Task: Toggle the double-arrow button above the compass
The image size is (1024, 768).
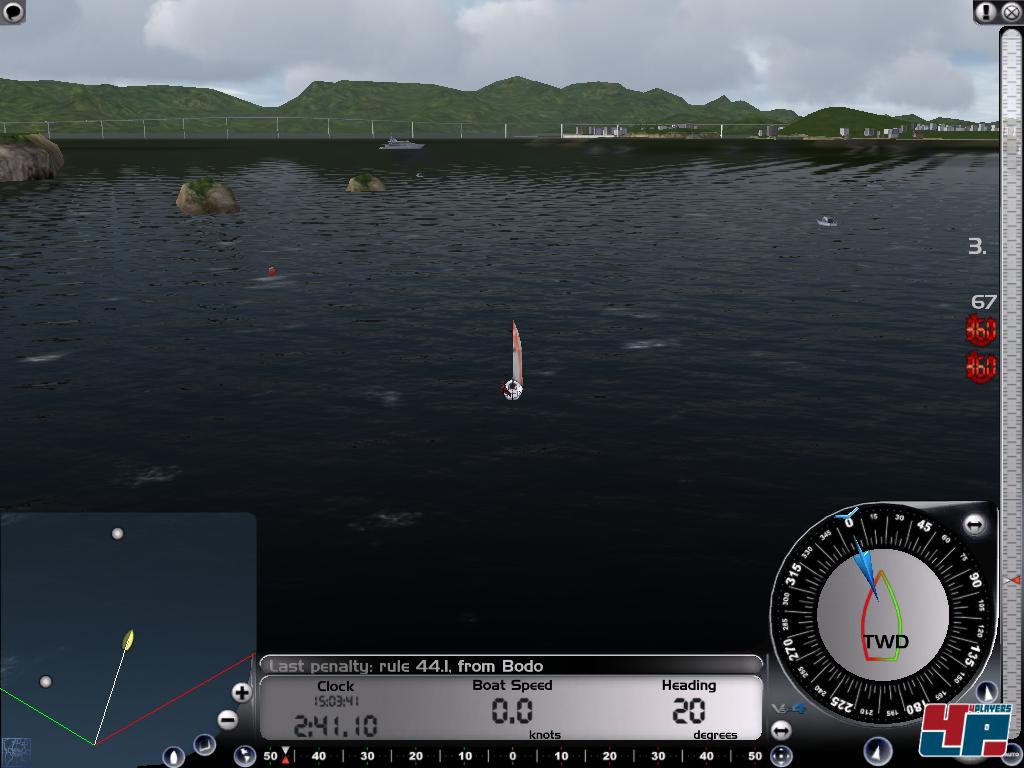Action: pyautogui.click(x=974, y=524)
